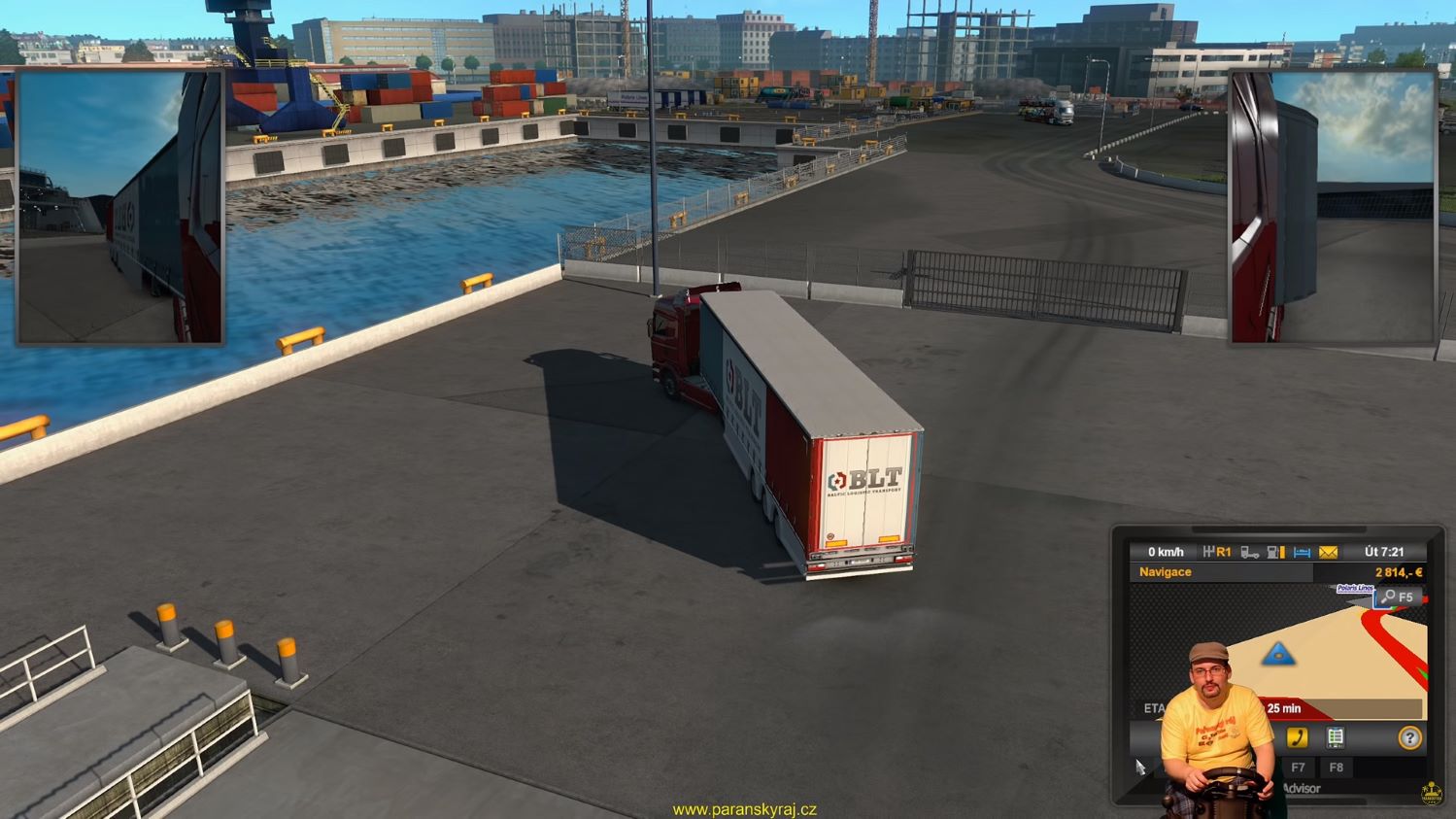Screen dimensions: 1456x819
Task: Click the fuel pump gauge icon
Action: click(1276, 552)
